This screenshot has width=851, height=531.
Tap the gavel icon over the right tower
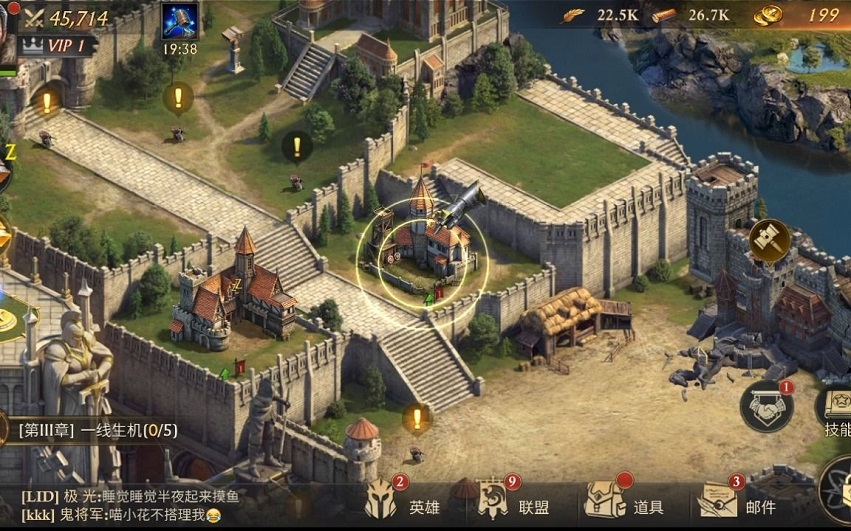(770, 240)
